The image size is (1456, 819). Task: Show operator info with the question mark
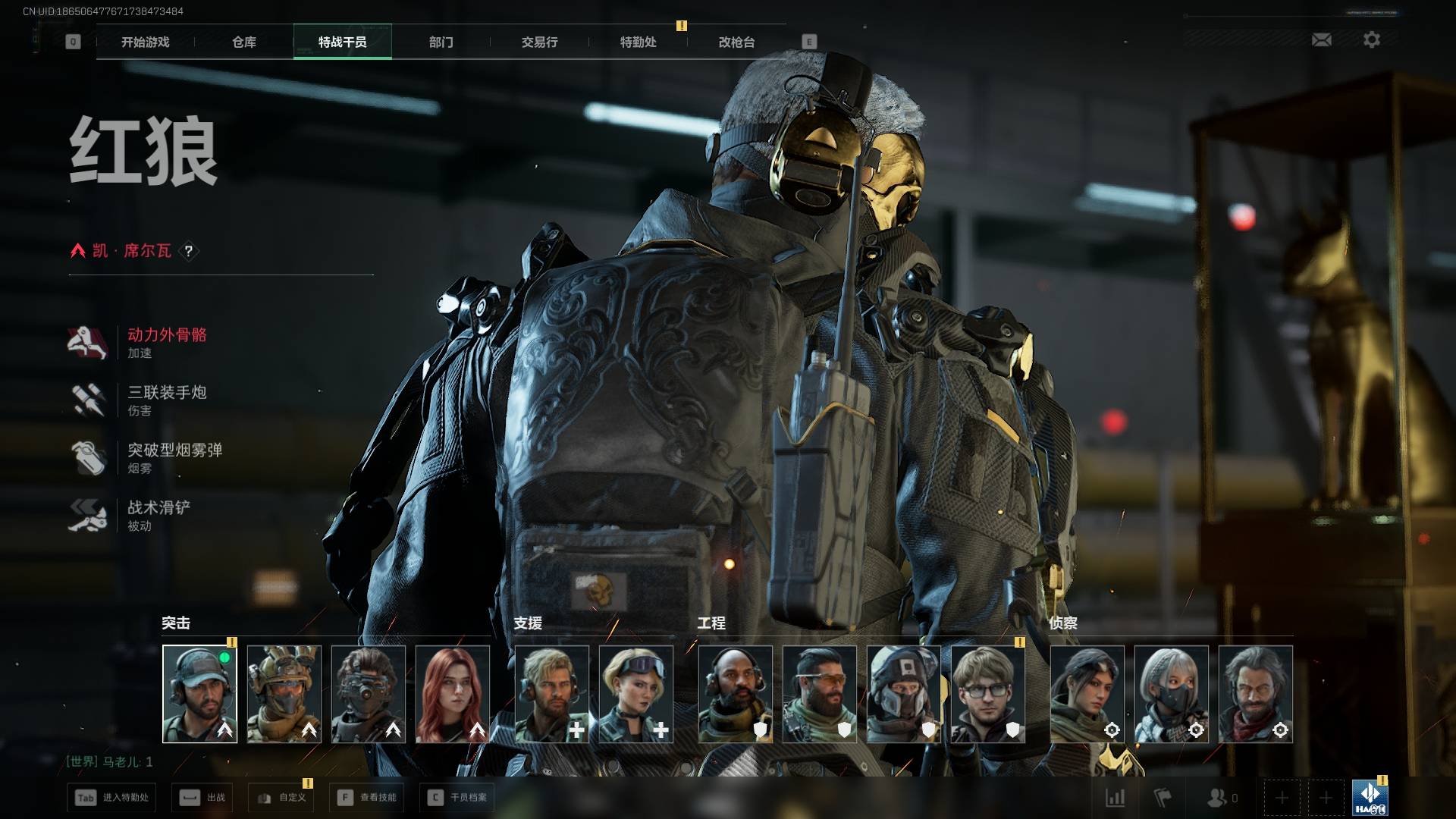(189, 251)
